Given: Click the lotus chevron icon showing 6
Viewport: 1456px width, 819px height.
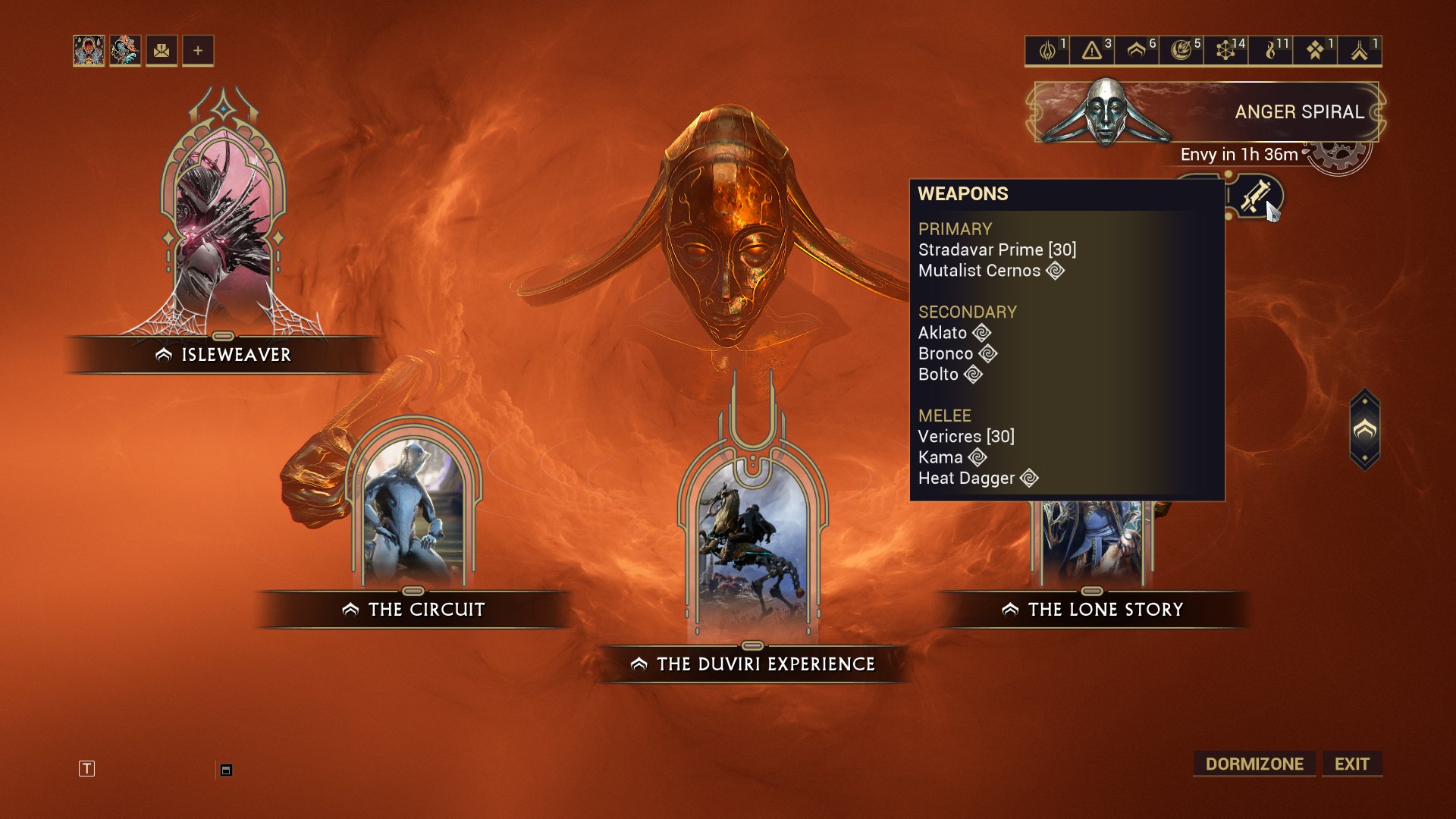Looking at the screenshot, I should (x=1136, y=51).
